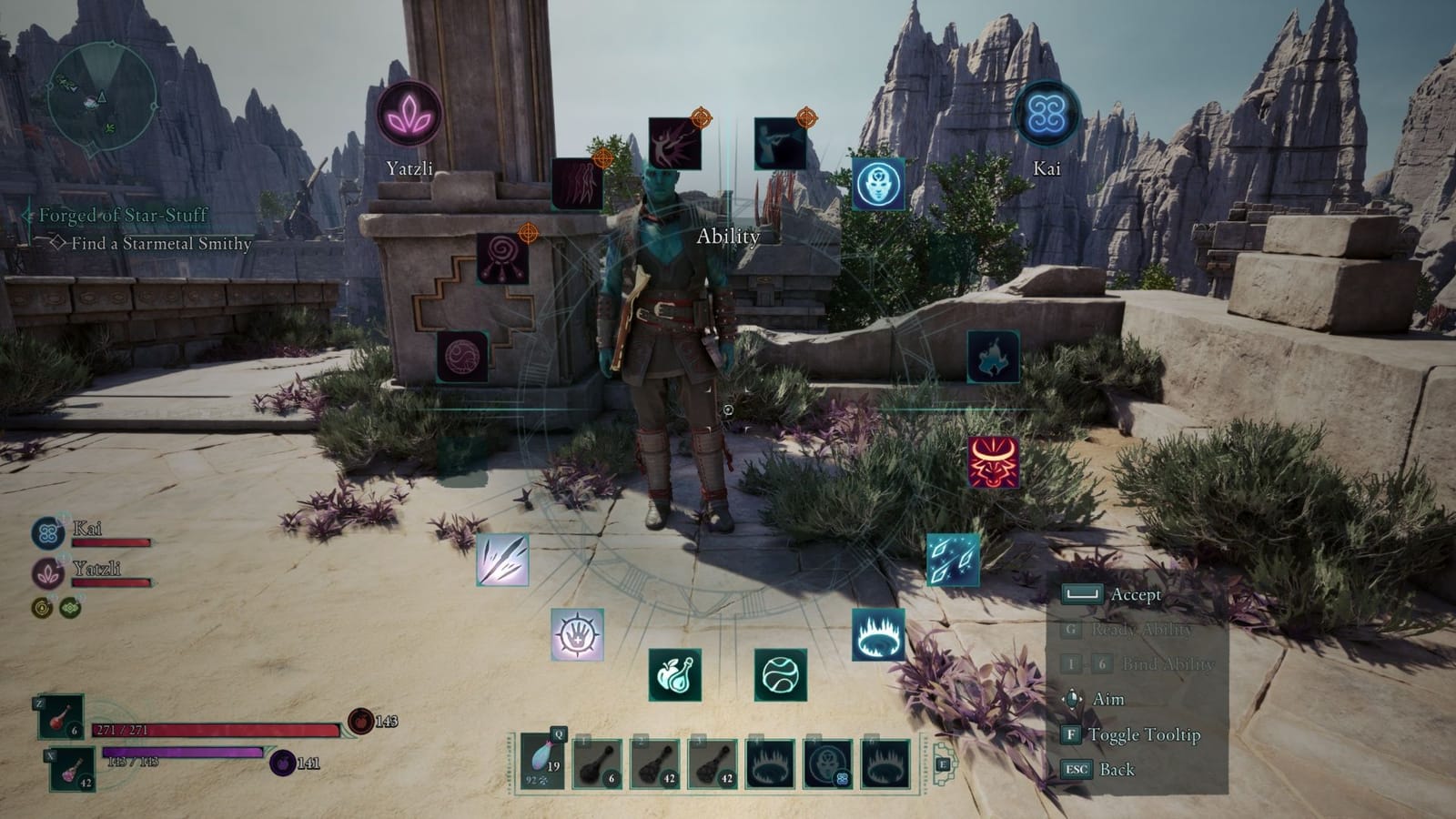Select the blue masked face ability icon

pos(877,184)
